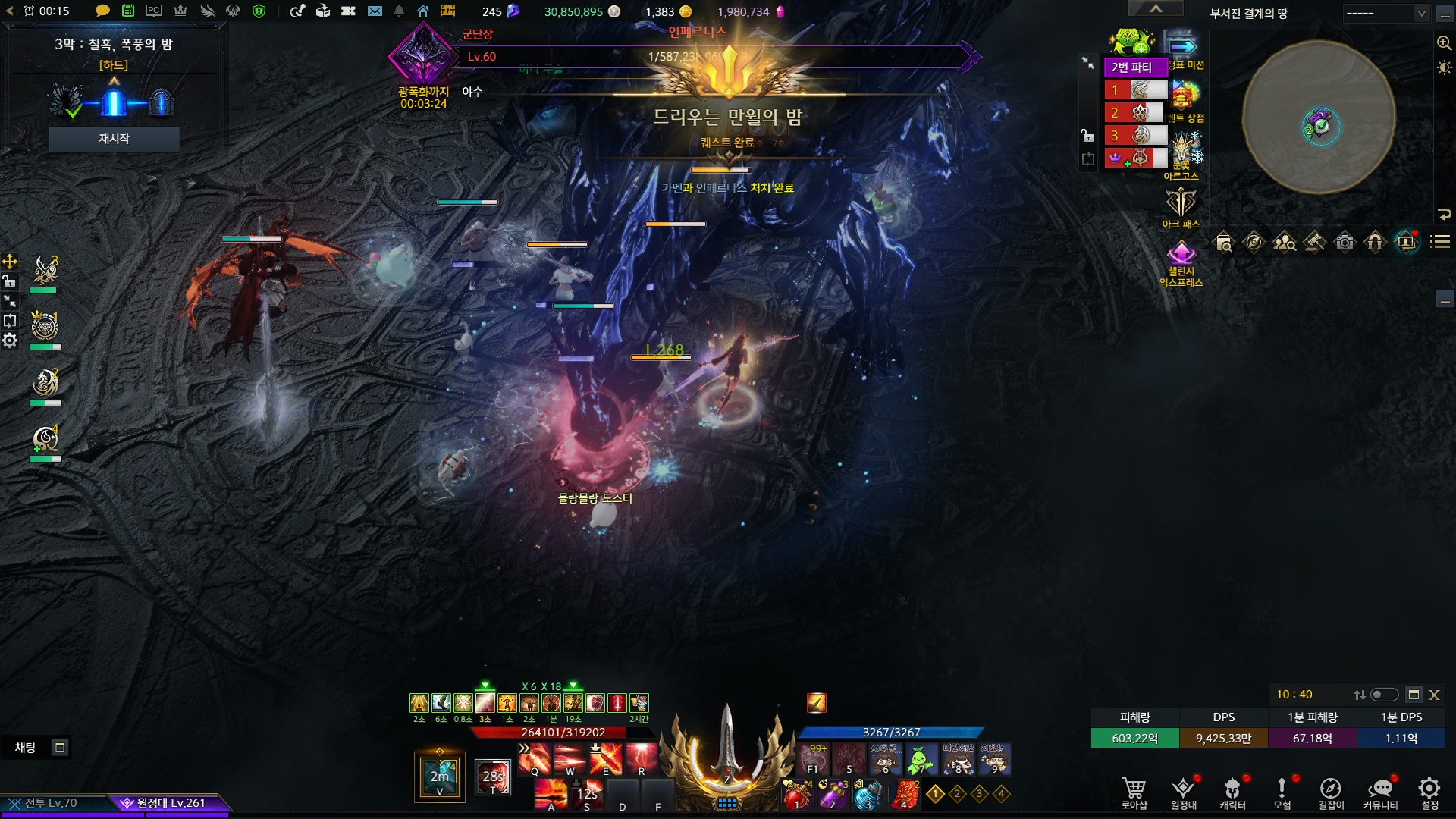1456x819 pixels.
Task: Open the 캐릭터 character menu
Action: click(x=1232, y=792)
